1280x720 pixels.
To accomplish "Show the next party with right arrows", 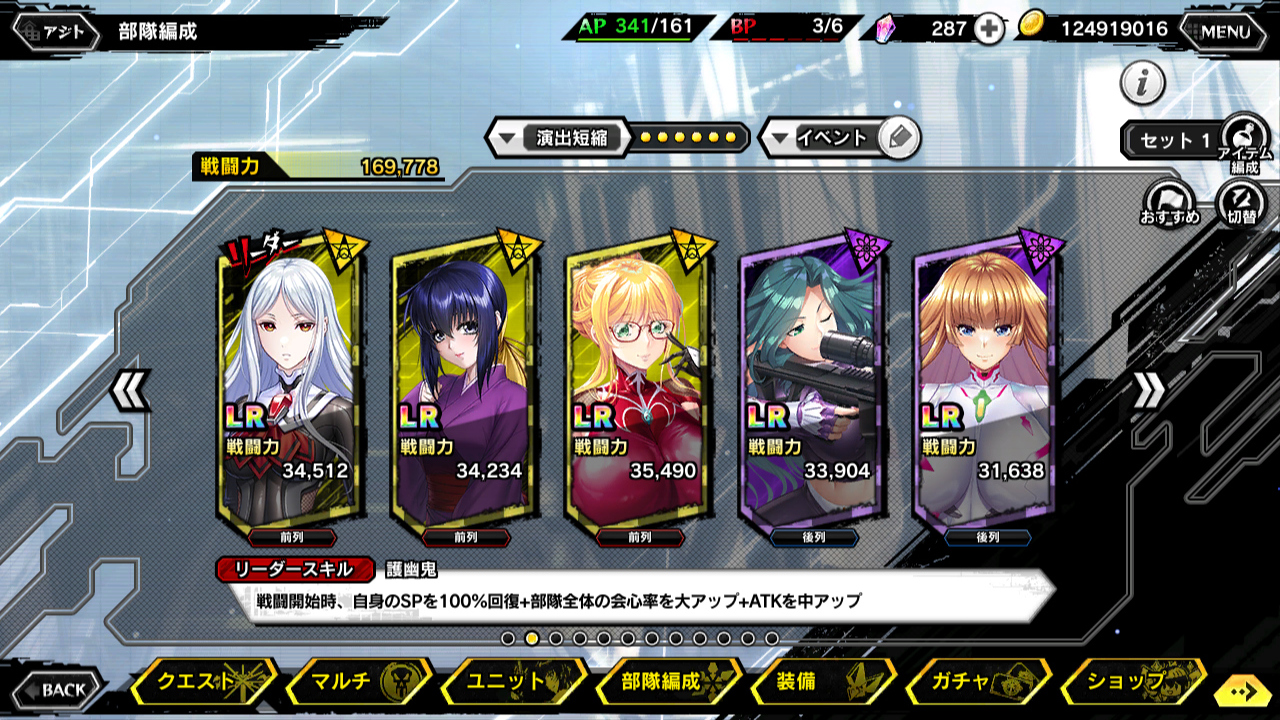I will tap(1148, 390).
